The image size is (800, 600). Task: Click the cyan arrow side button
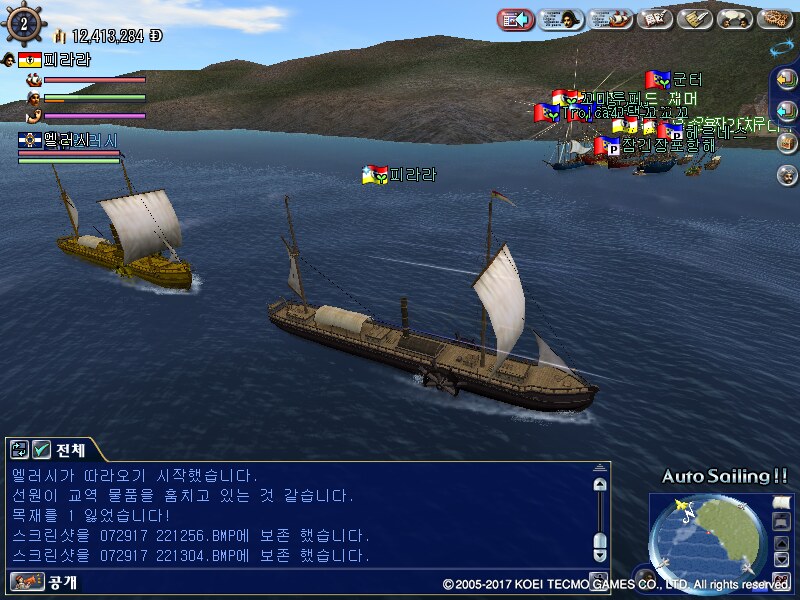786,110
